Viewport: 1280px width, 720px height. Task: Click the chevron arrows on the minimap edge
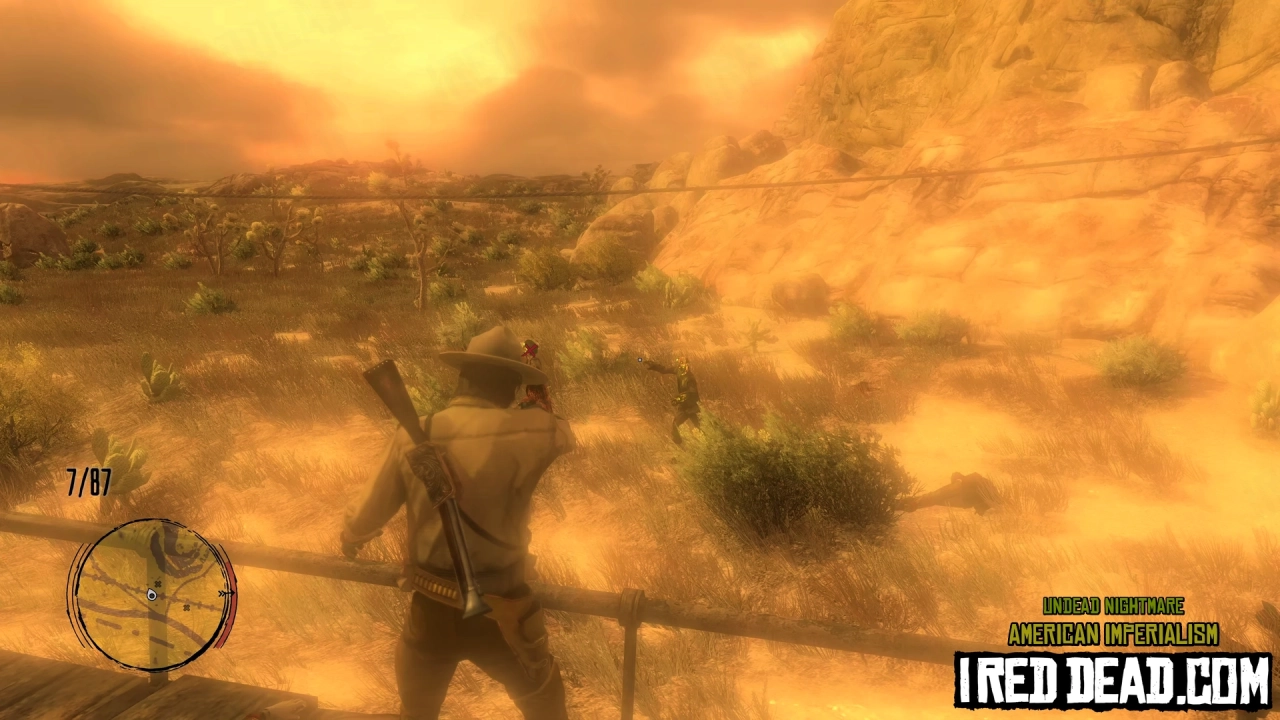tap(224, 594)
